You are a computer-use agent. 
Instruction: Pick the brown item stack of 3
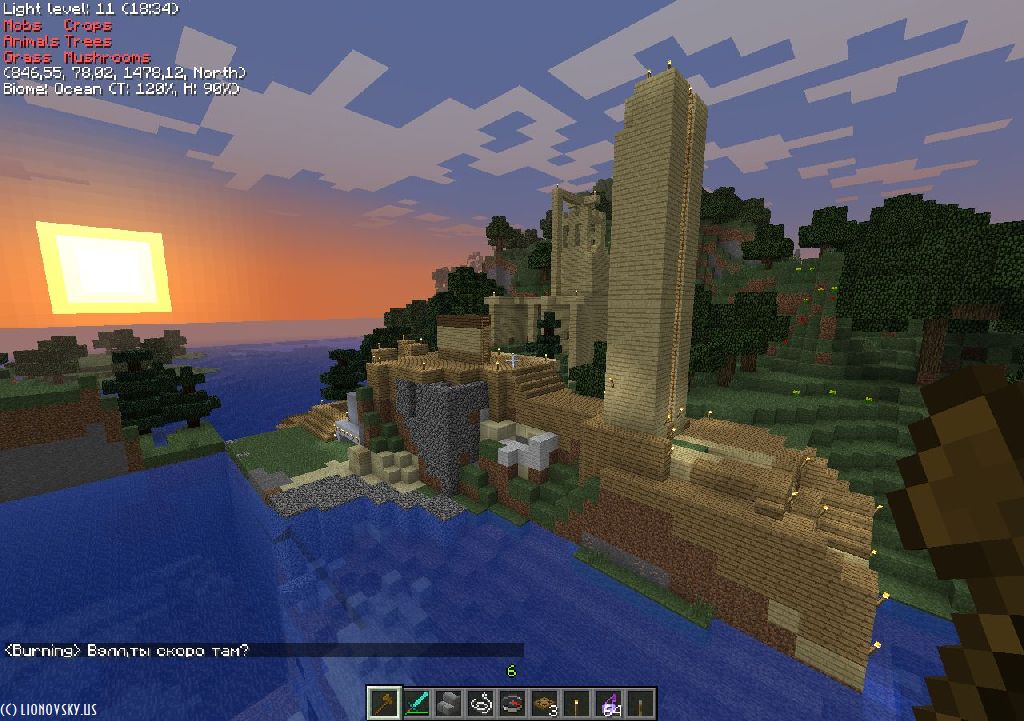[544, 703]
